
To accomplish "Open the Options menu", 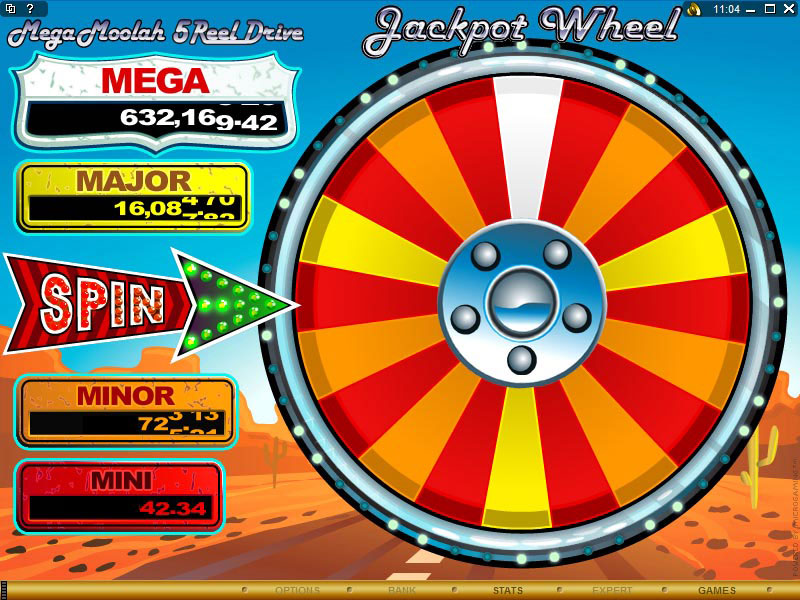I will (297, 591).
